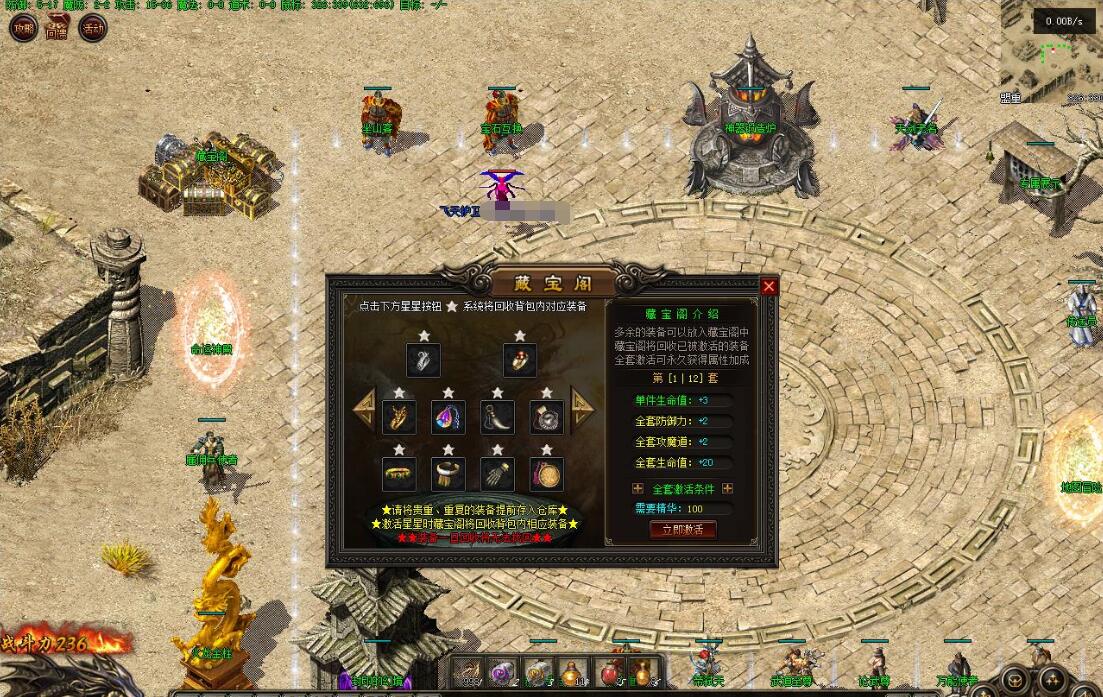The width and height of the screenshot is (1103, 697).
Task: Select the round gold shield slot
Action: pyautogui.click(x=546, y=473)
